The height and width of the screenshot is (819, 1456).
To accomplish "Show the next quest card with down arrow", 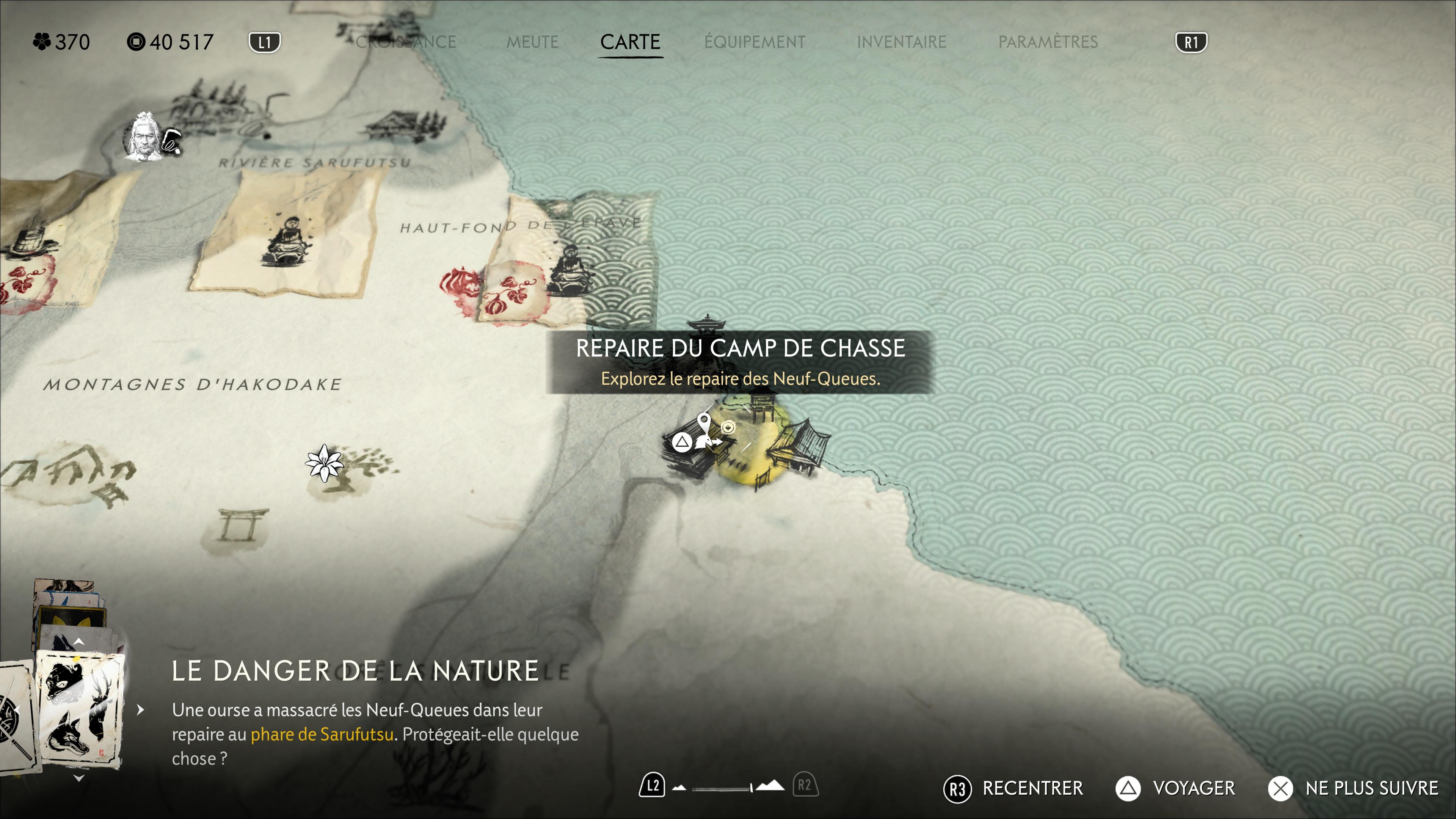I will tap(79, 778).
